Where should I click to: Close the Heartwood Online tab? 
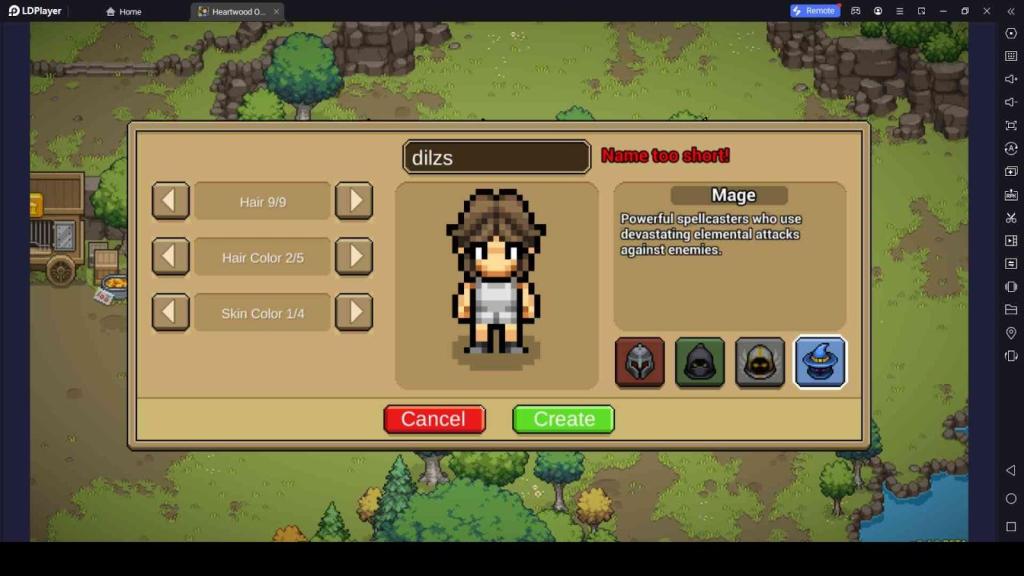pyautogui.click(x=276, y=11)
